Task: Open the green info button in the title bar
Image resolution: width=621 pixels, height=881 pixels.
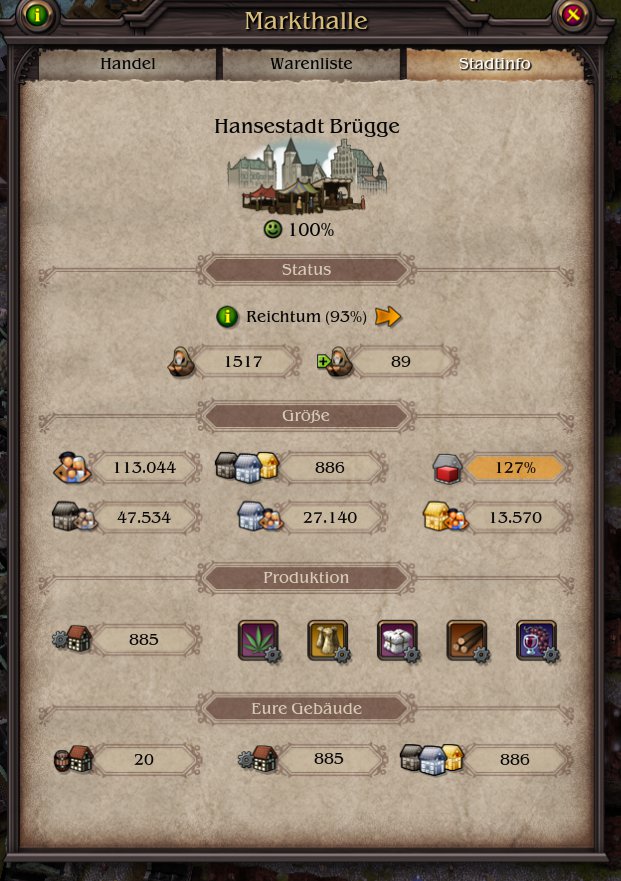Action: click(x=38, y=15)
